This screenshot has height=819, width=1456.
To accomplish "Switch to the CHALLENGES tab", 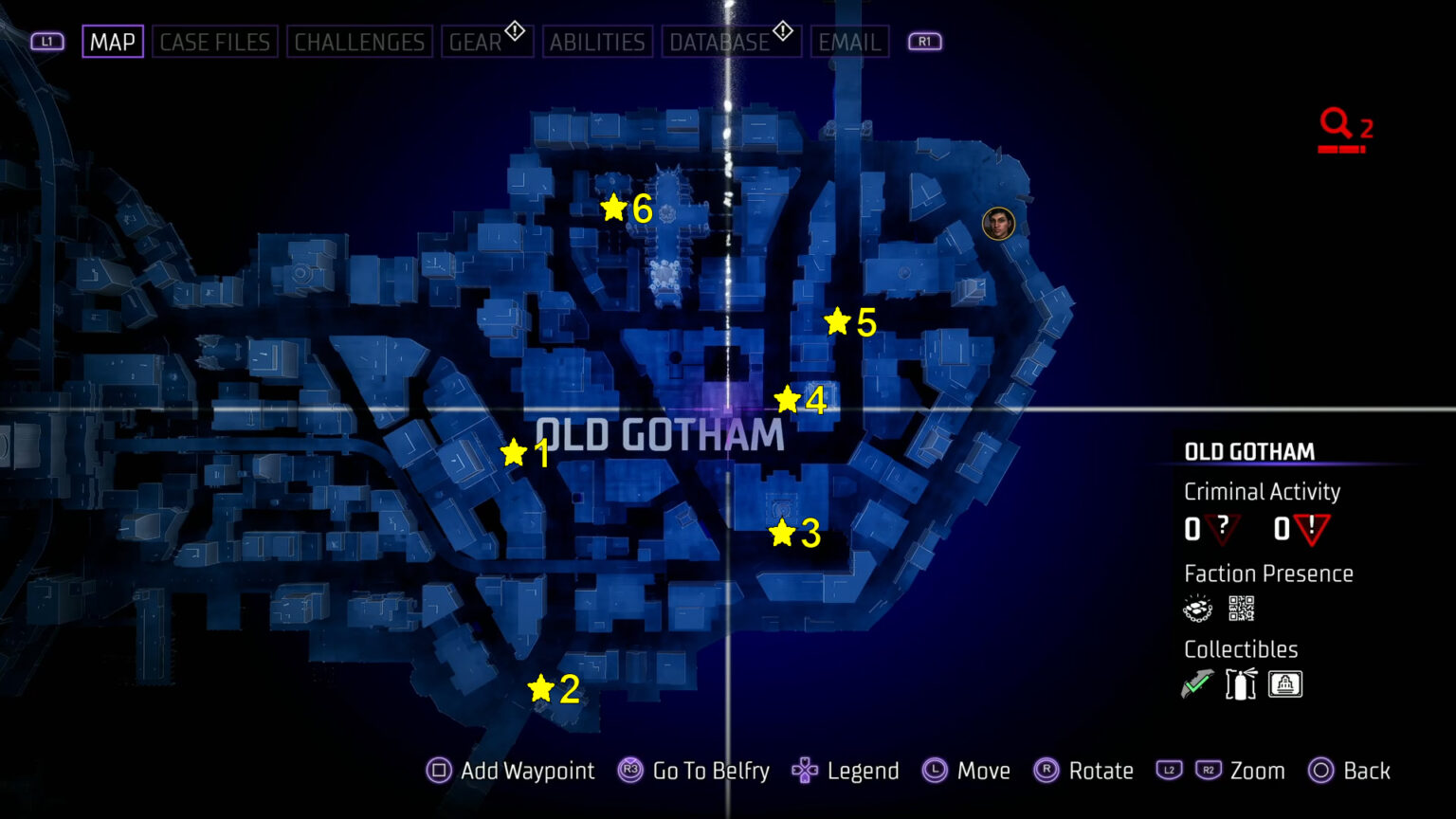I will 359,41.
